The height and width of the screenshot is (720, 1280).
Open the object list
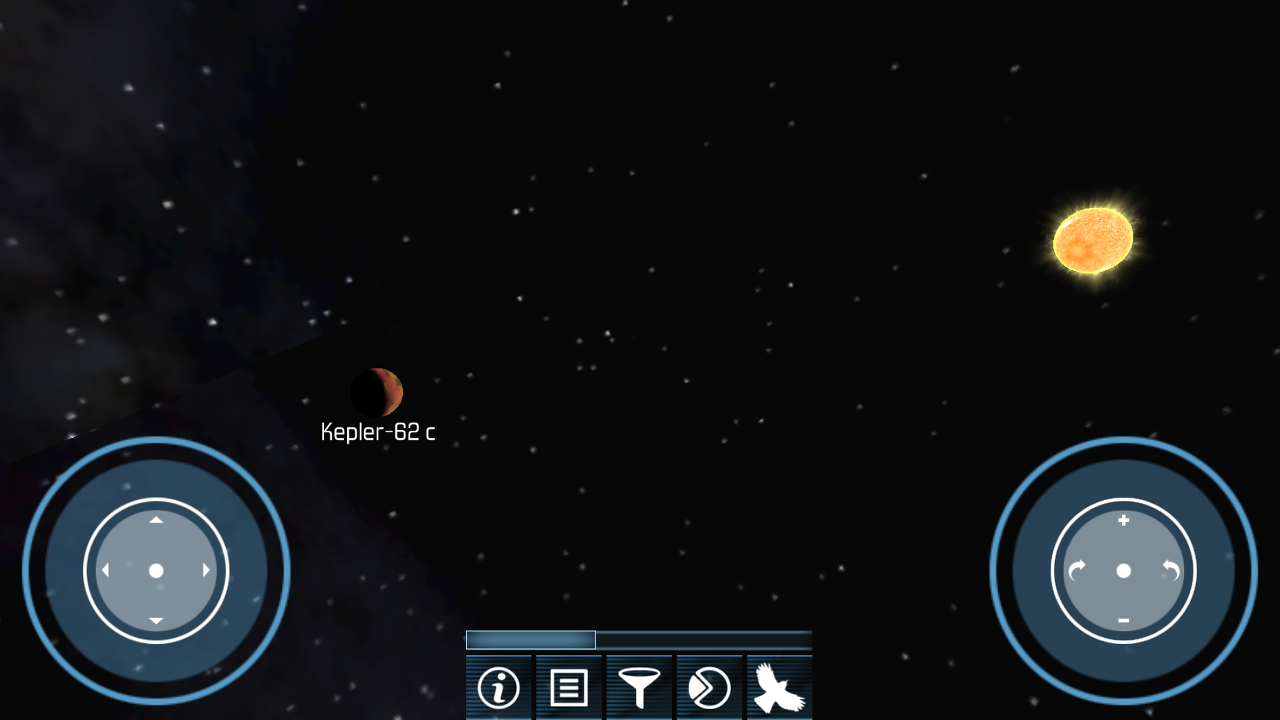[x=568, y=688]
